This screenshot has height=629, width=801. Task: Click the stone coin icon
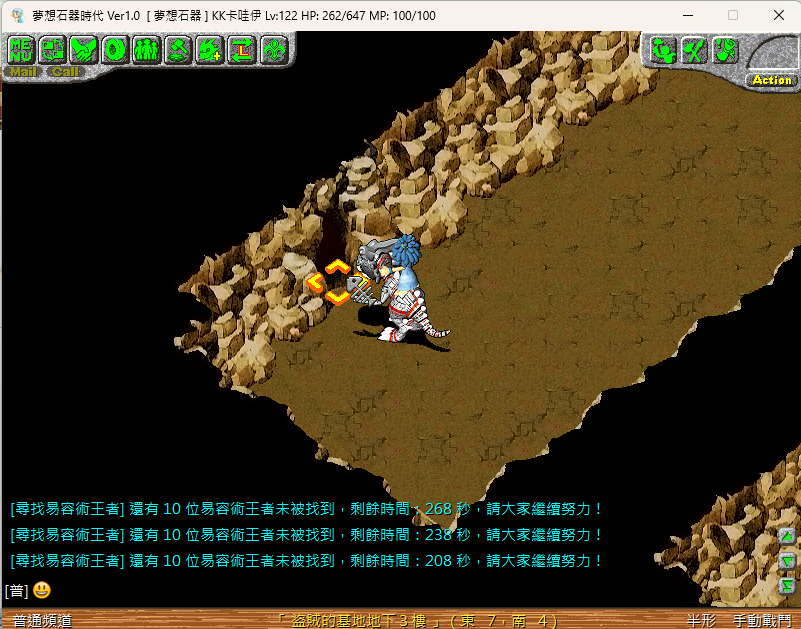(115, 49)
